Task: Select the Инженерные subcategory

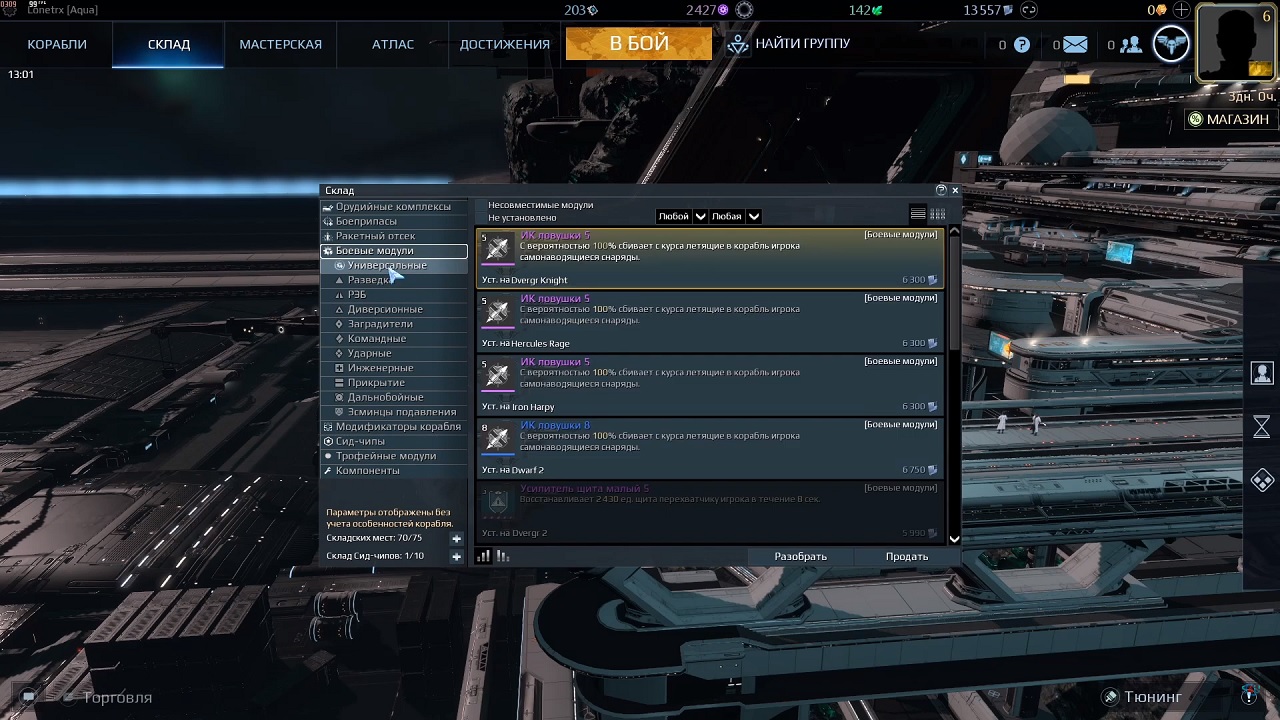Action: pyautogui.click(x=380, y=368)
